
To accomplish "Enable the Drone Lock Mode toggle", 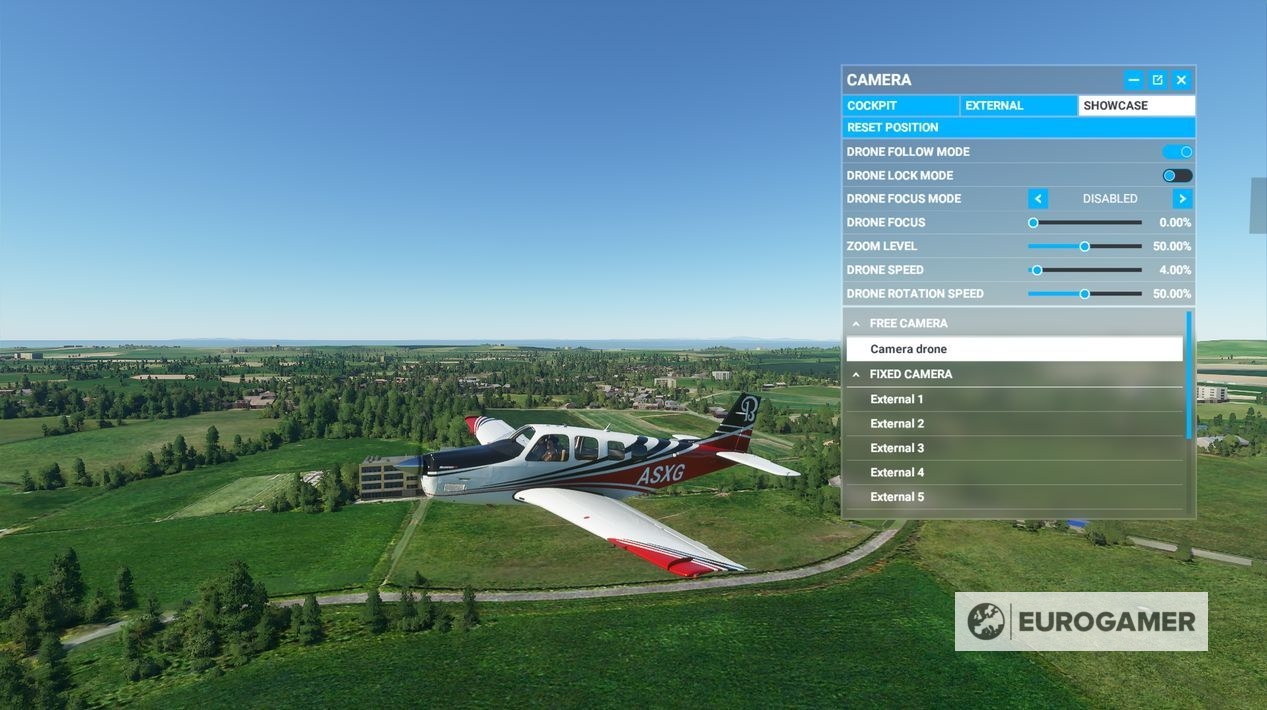I will point(1177,176).
